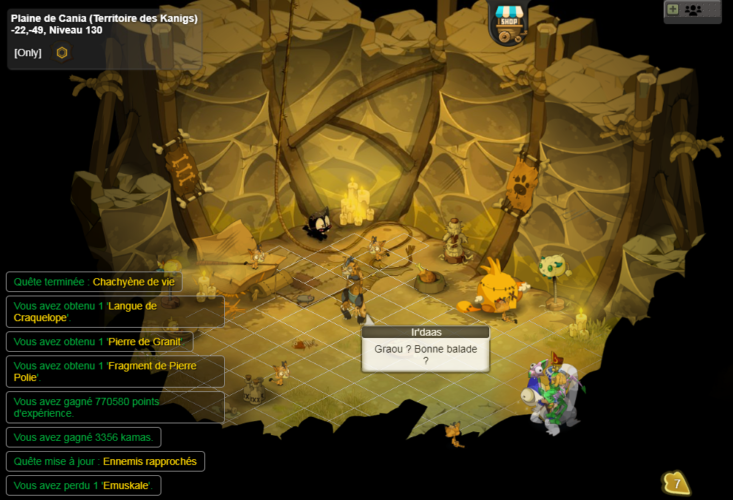
Task: Open the Shop stall icon
Action: tap(508, 22)
